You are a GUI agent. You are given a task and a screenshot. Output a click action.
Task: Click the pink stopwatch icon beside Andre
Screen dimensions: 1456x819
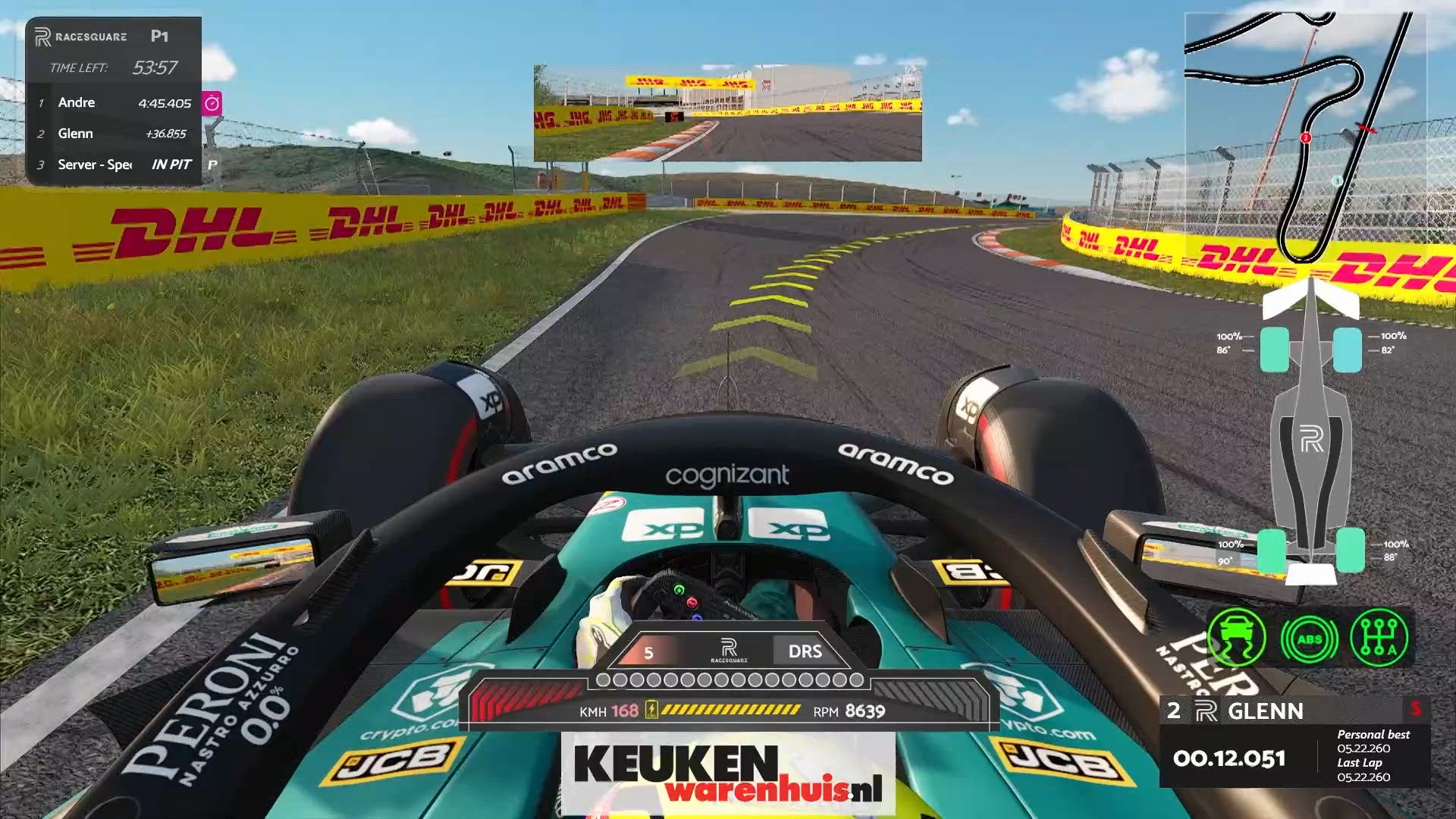(212, 103)
